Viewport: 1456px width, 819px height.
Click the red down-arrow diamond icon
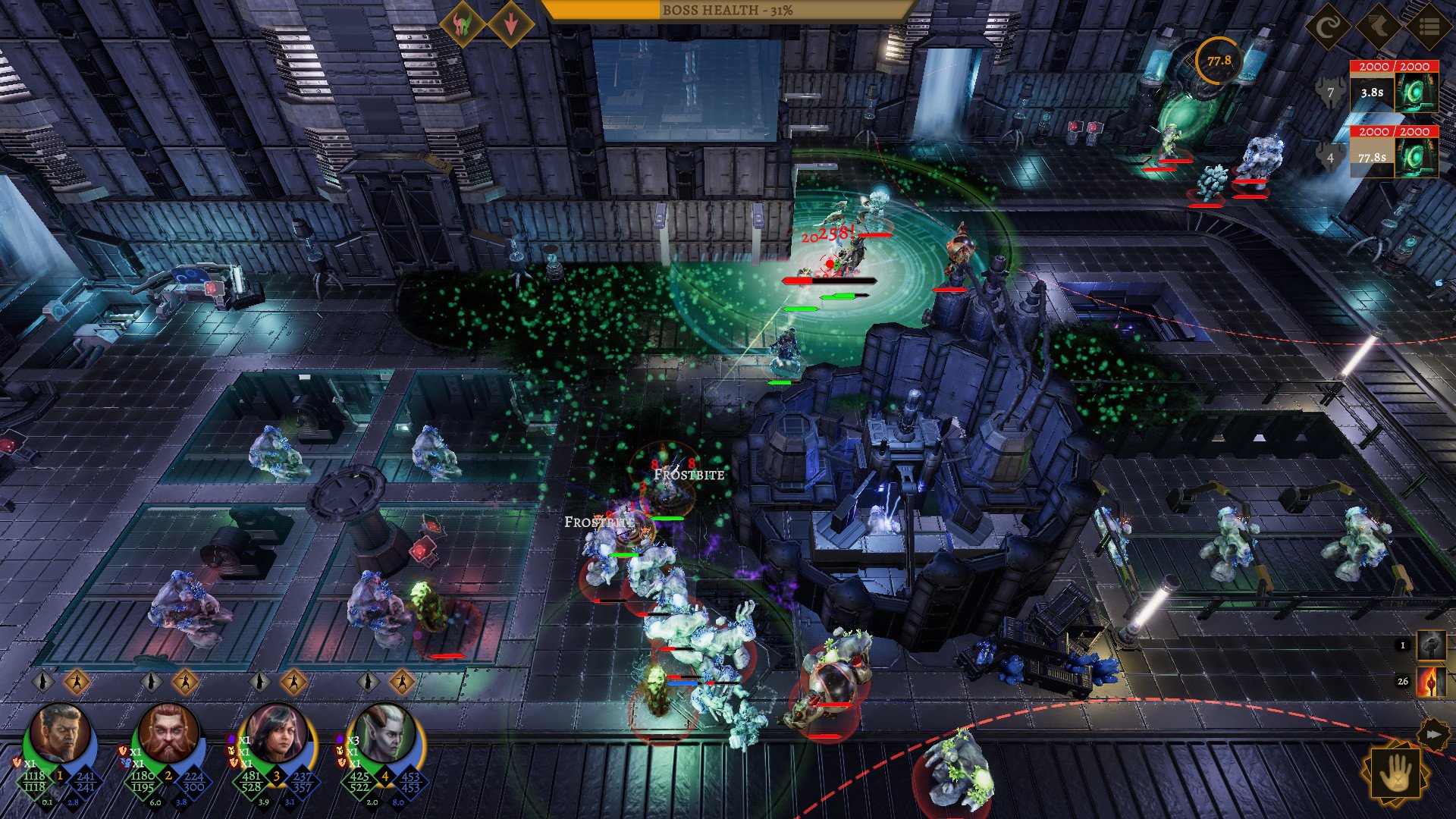510,24
